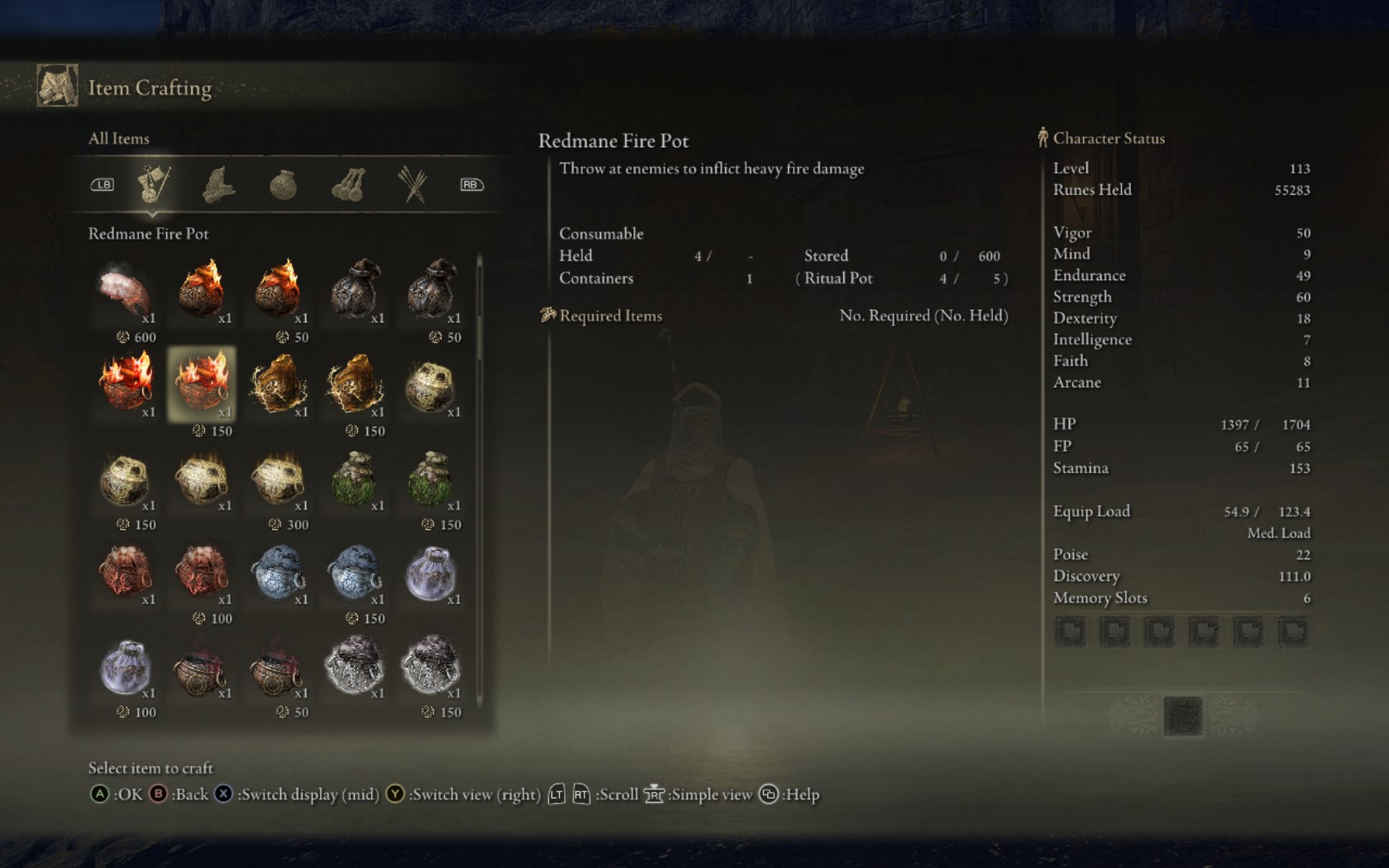Viewport: 1389px width, 868px height.
Task: Select the dark black pot priced 50 runes
Action: coord(431,290)
